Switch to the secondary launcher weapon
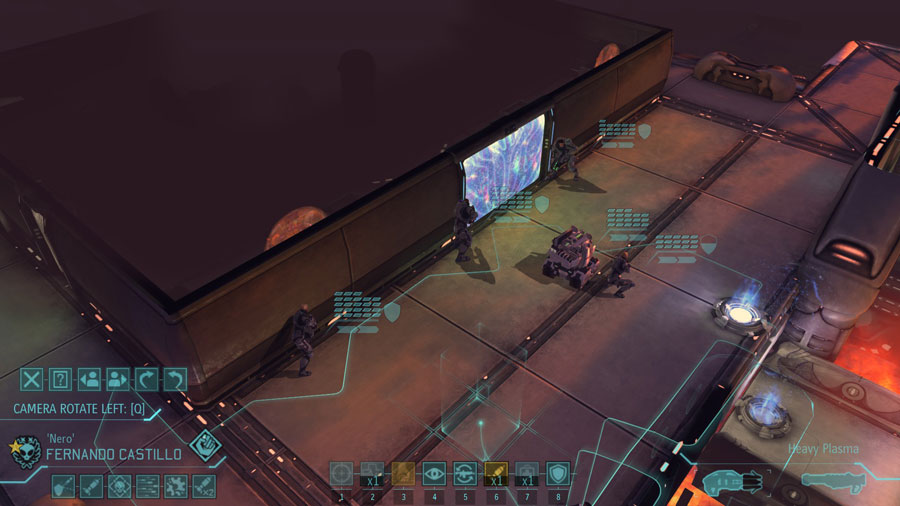900x506 pixels. pos(831,481)
